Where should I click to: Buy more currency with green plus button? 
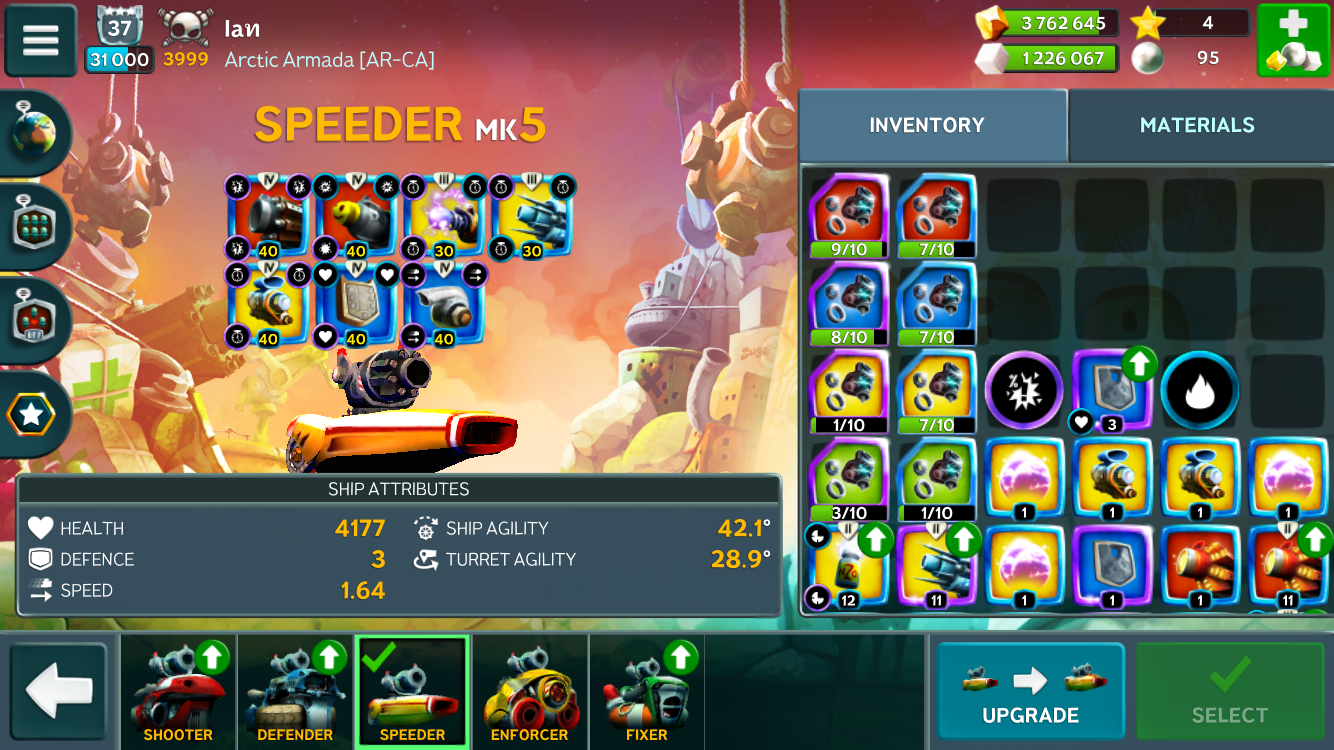point(1292,40)
